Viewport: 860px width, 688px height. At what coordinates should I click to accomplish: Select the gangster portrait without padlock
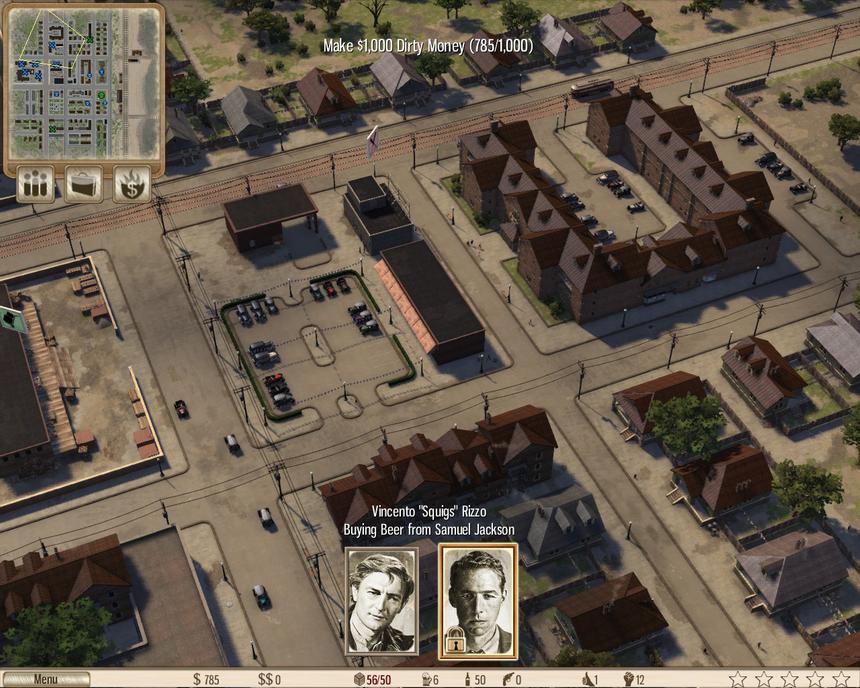(x=381, y=599)
